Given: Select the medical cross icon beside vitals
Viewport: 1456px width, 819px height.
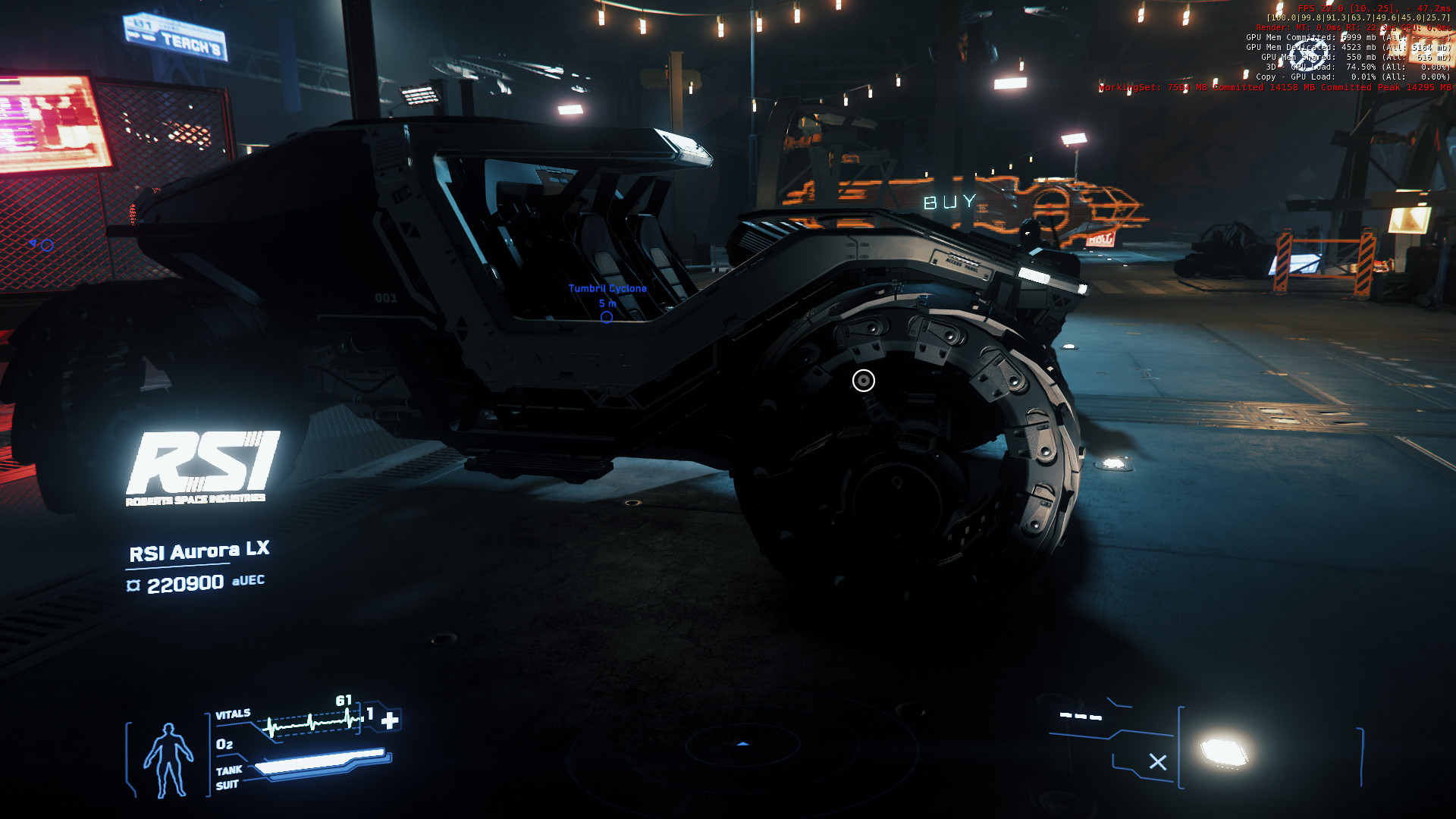Looking at the screenshot, I should (x=390, y=720).
